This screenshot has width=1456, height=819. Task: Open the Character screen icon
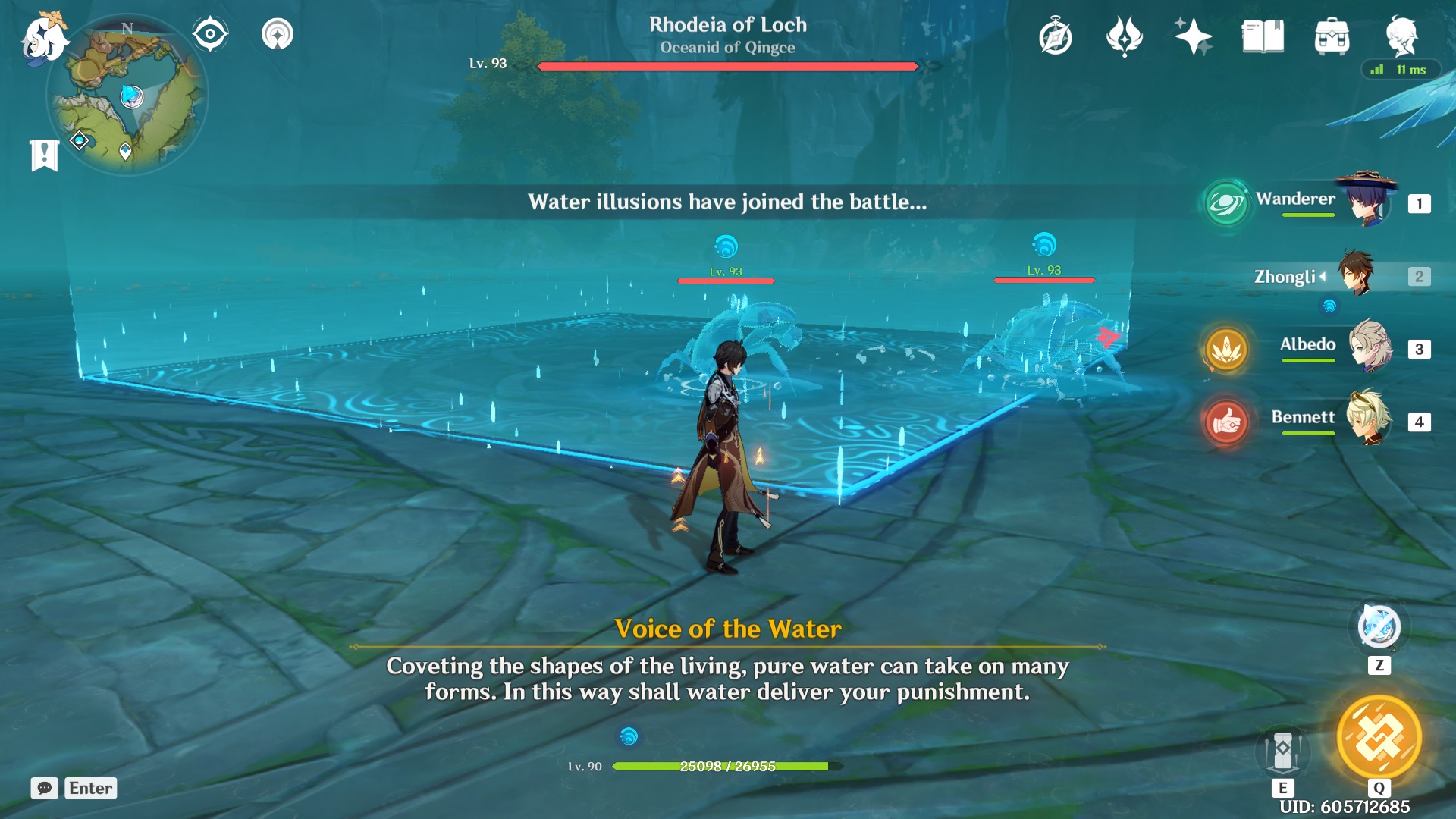tap(1402, 35)
